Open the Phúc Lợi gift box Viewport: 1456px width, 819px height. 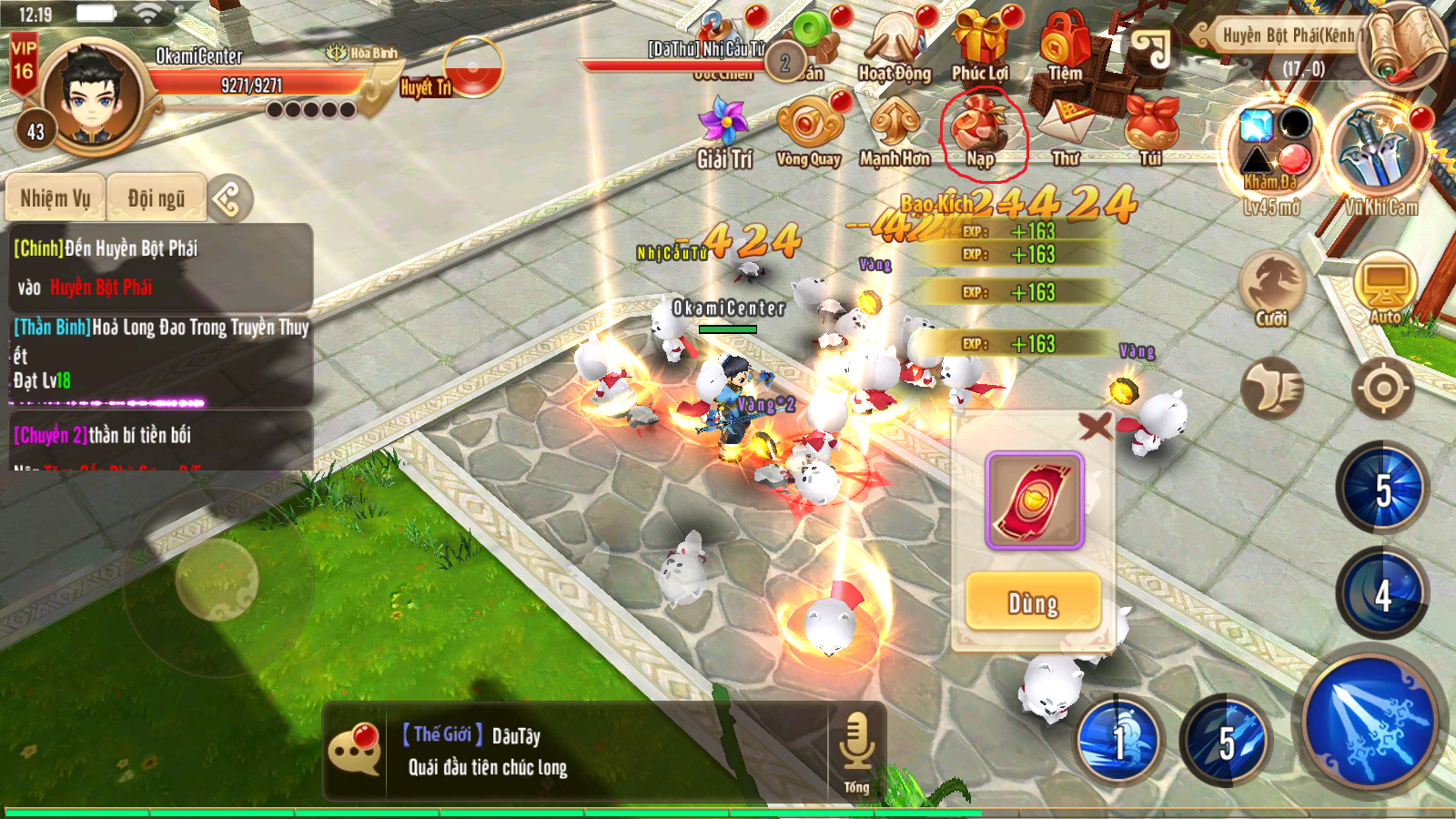tap(980, 45)
